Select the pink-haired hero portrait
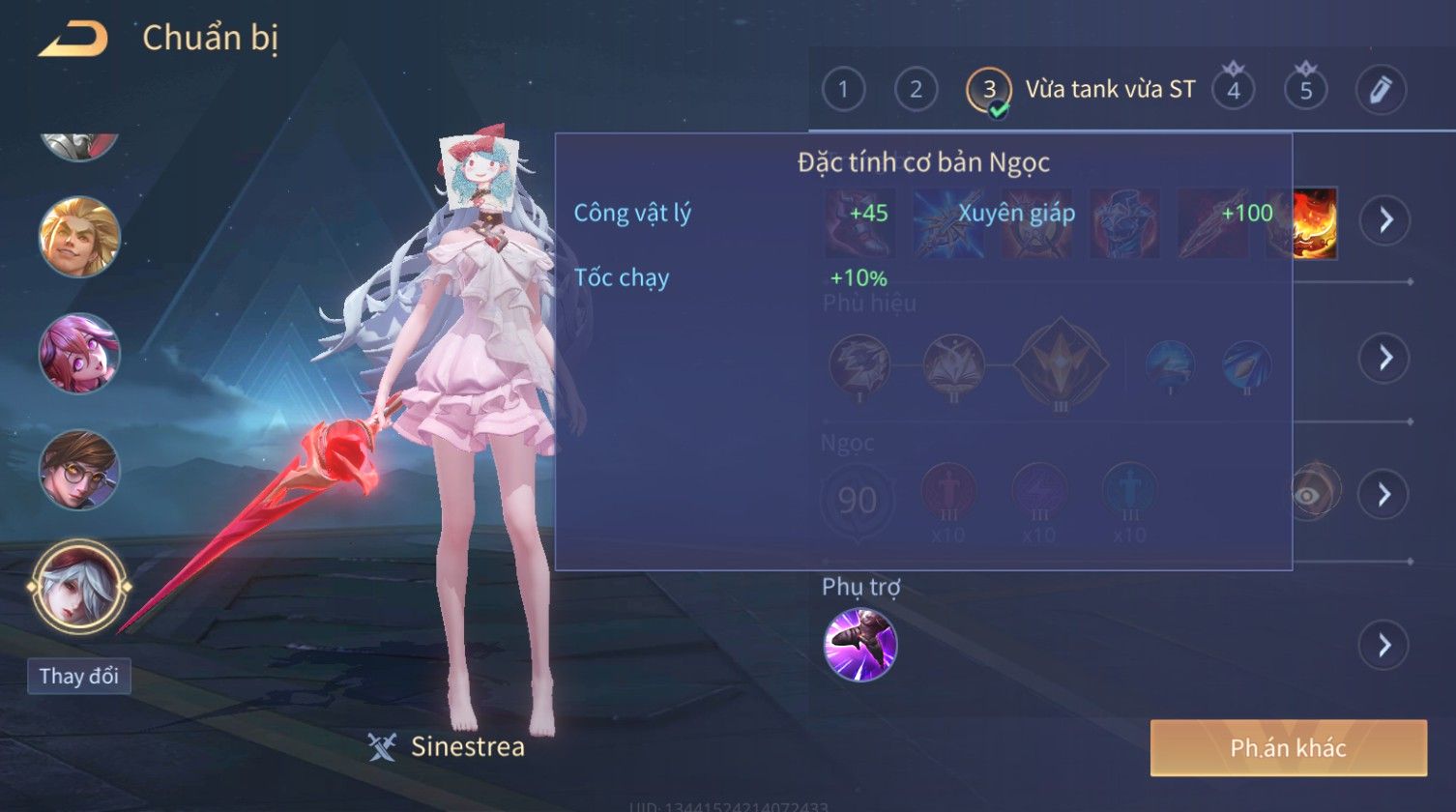This screenshot has width=1456, height=812. click(x=79, y=353)
